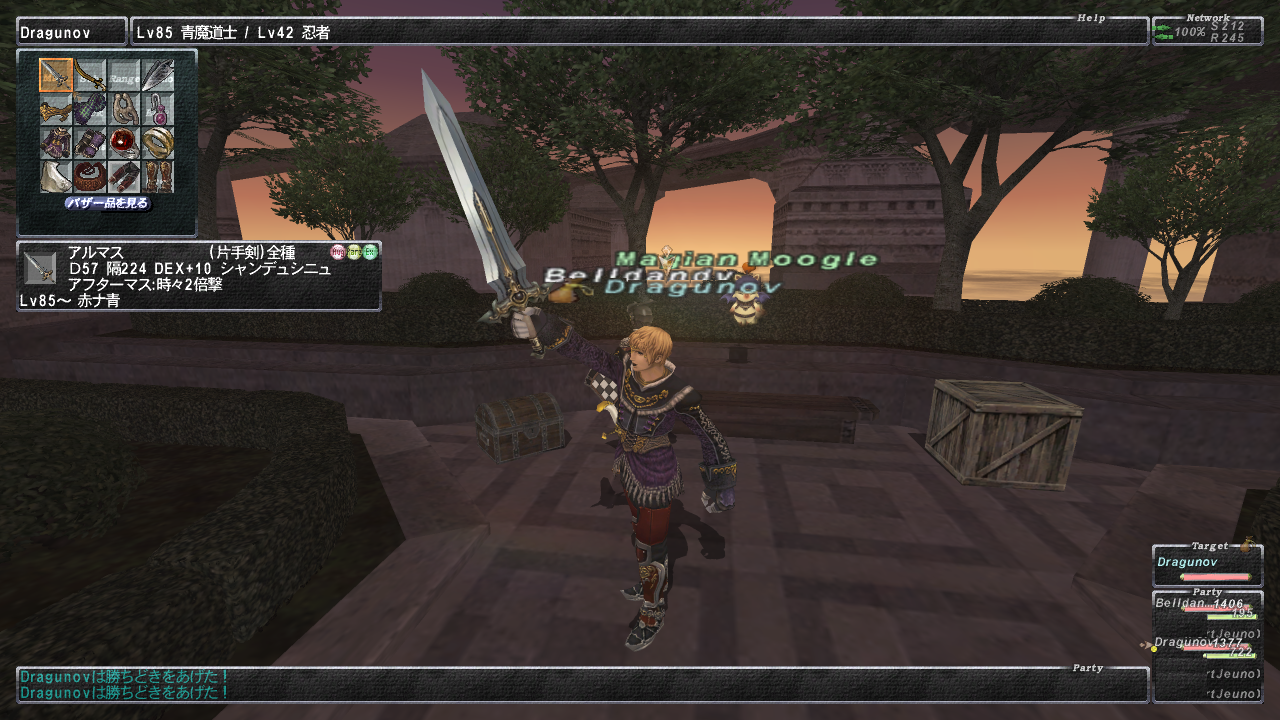Select the plain gold band ring slot
Viewport: 1280px width, 720px height.
[158, 143]
